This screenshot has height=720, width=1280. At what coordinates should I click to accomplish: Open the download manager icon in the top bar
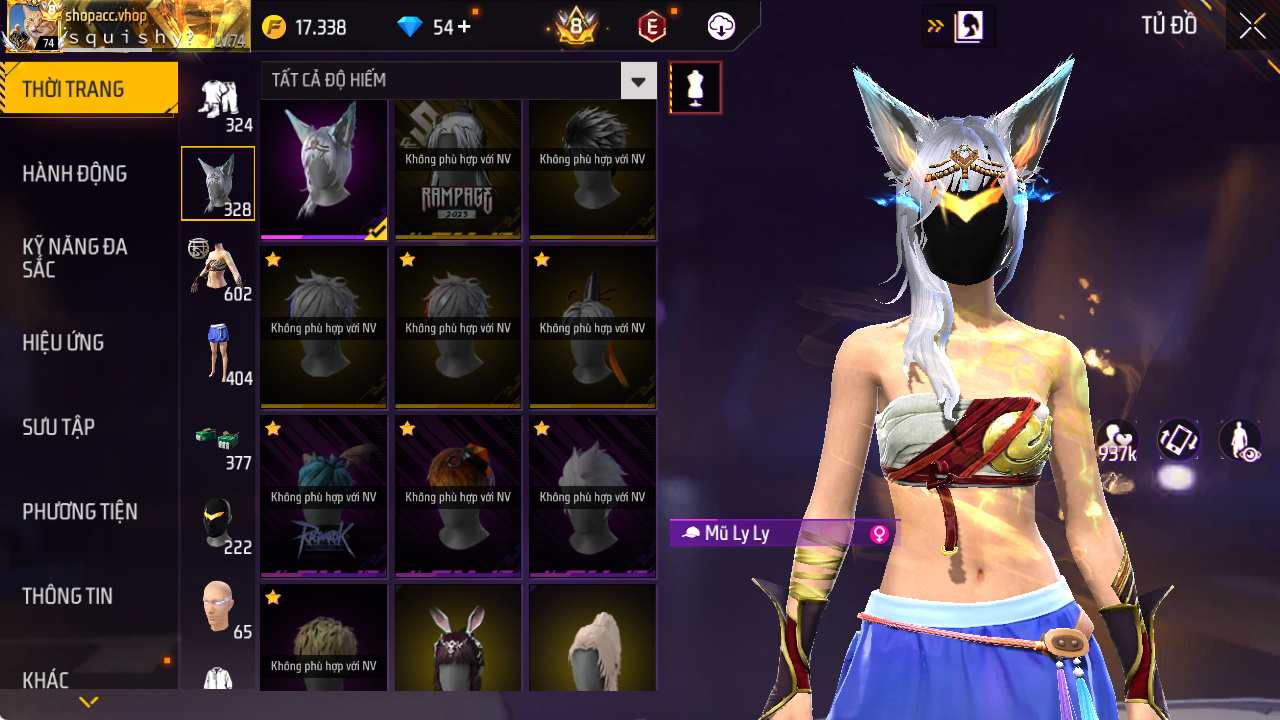coord(720,26)
